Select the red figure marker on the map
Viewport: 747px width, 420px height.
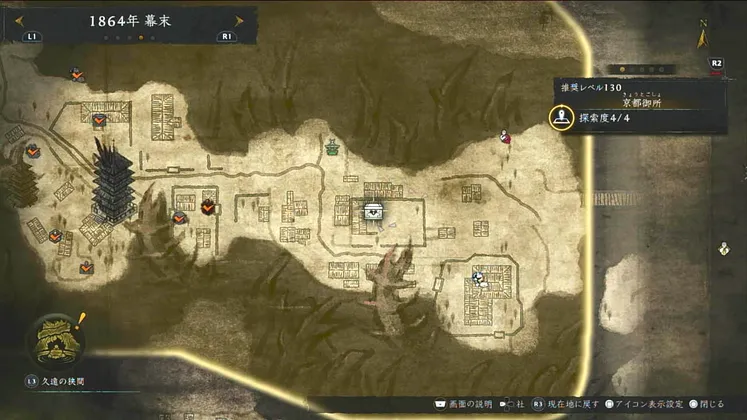pos(506,138)
